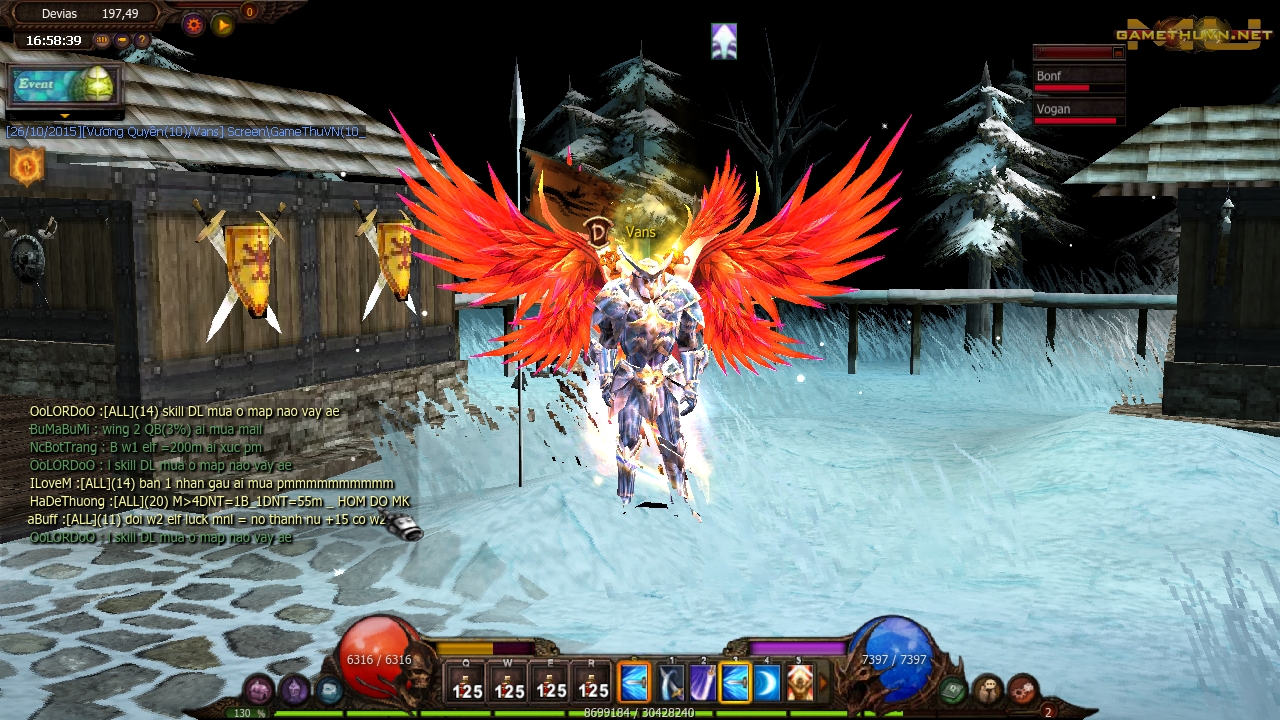Open the Event banner with the egg

coord(64,85)
